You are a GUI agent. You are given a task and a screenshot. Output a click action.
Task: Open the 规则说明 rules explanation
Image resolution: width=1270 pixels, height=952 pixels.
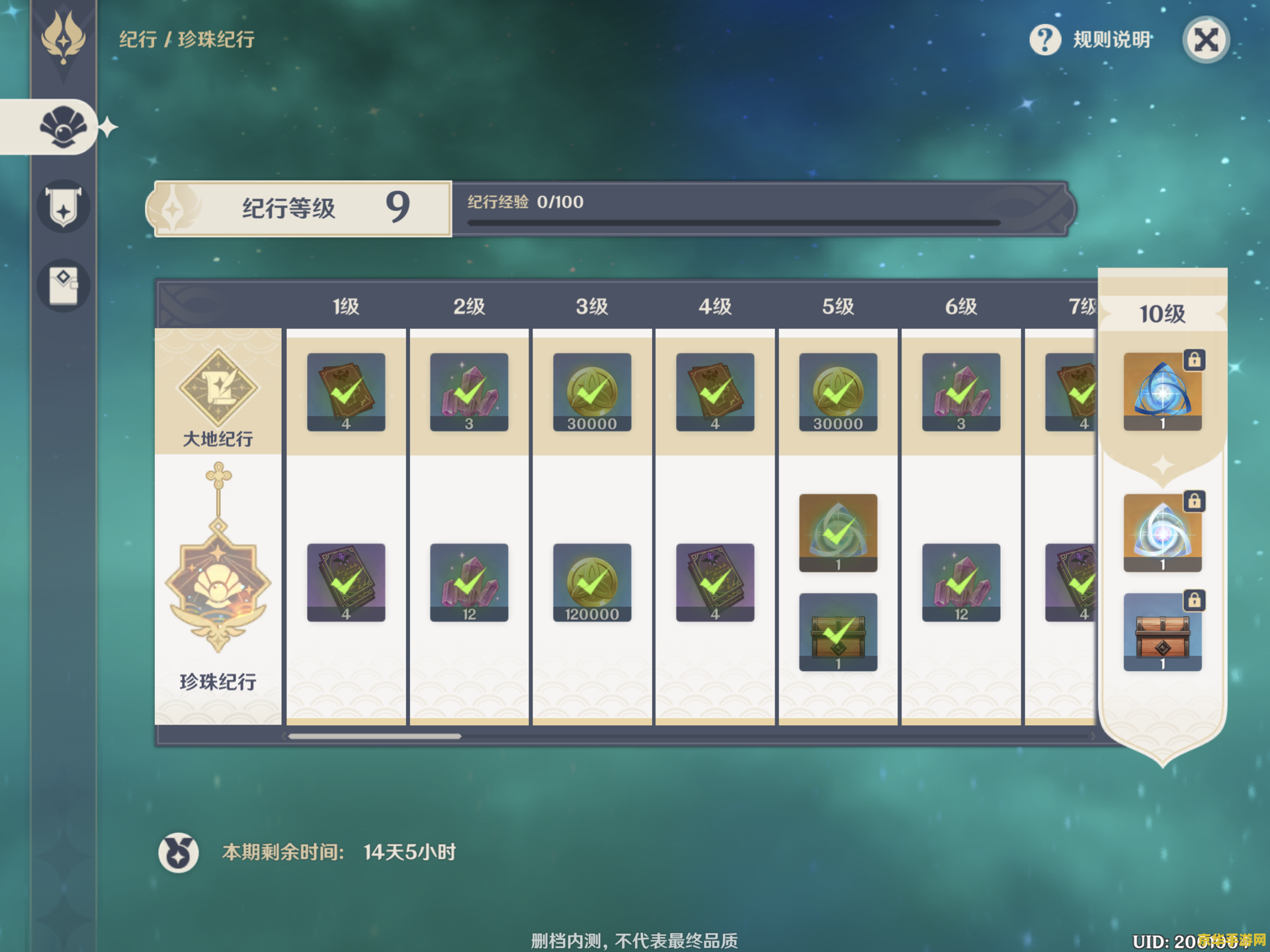click(1092, 40)
